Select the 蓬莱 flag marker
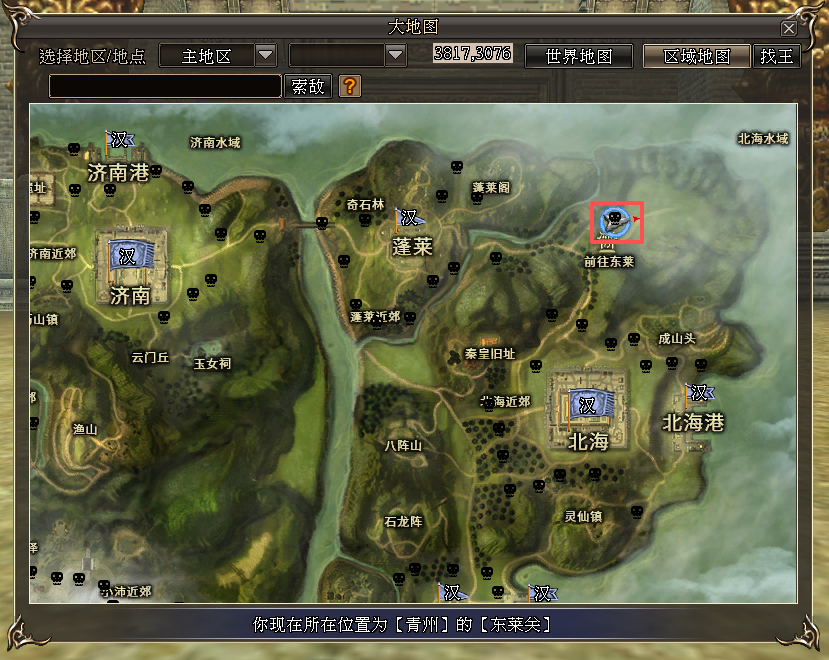829x660 pixels. tap(409, 218)
